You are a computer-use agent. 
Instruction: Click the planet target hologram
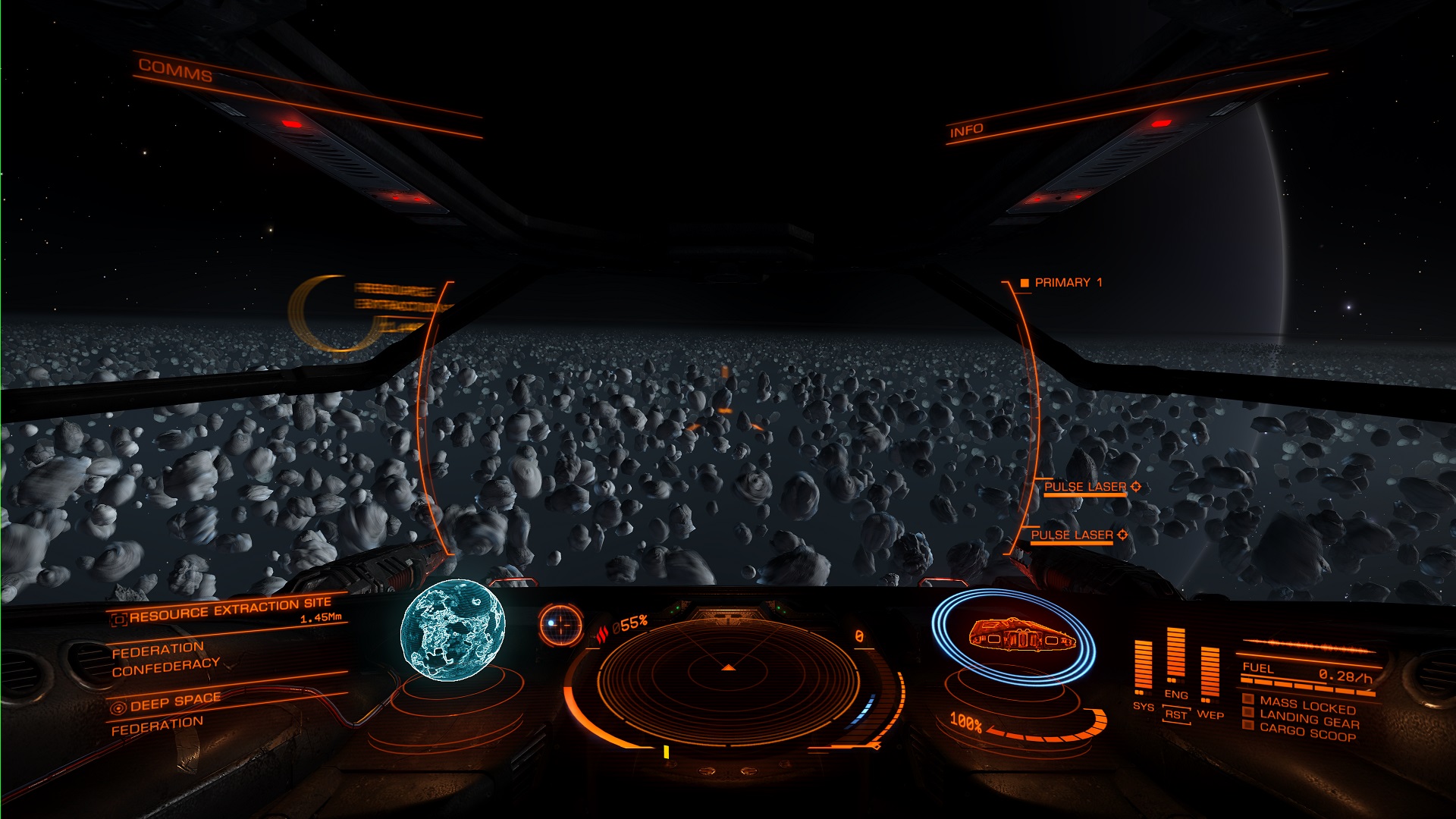tap(452, 629)
